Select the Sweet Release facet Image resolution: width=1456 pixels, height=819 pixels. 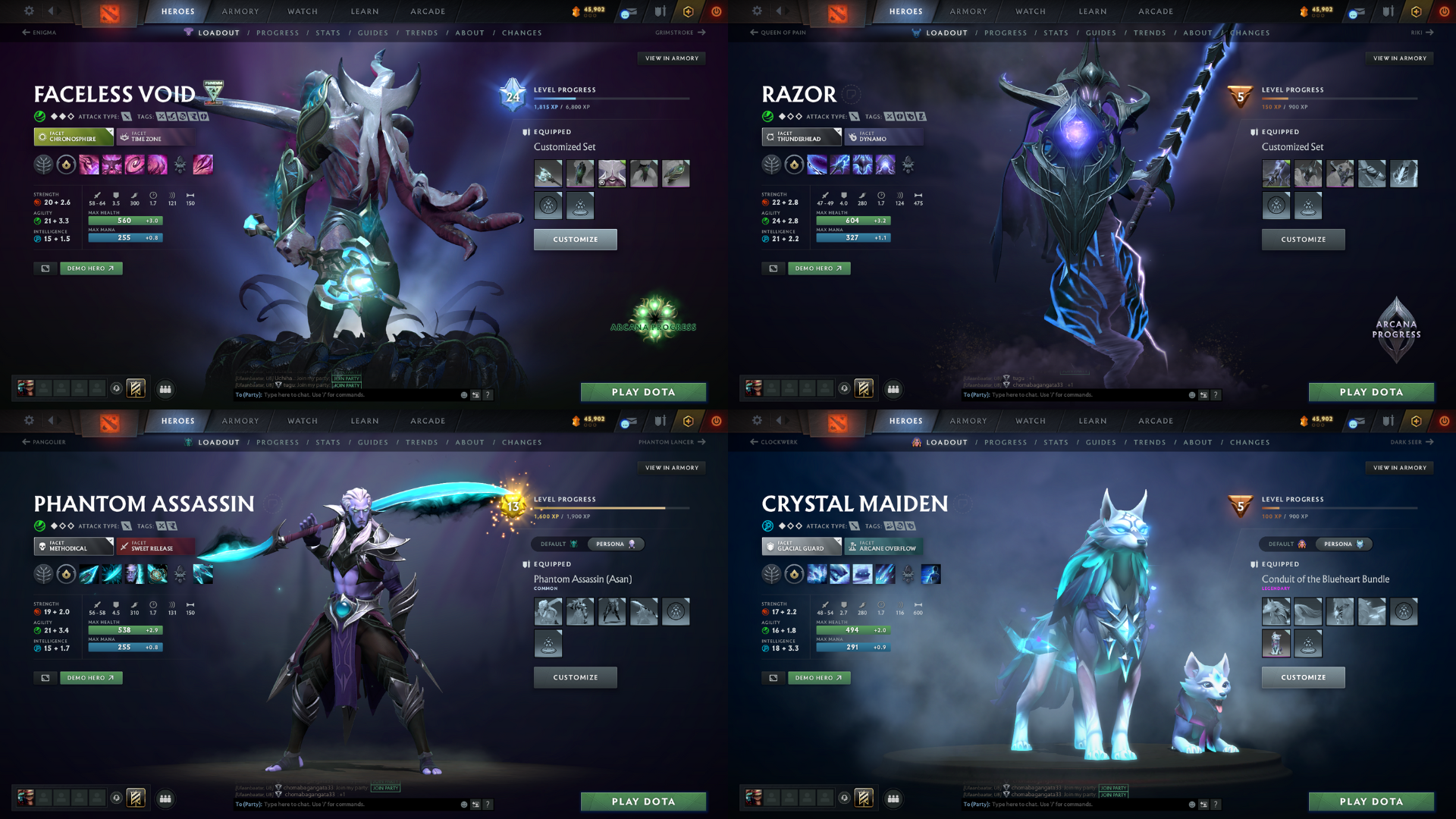point(155,546)
